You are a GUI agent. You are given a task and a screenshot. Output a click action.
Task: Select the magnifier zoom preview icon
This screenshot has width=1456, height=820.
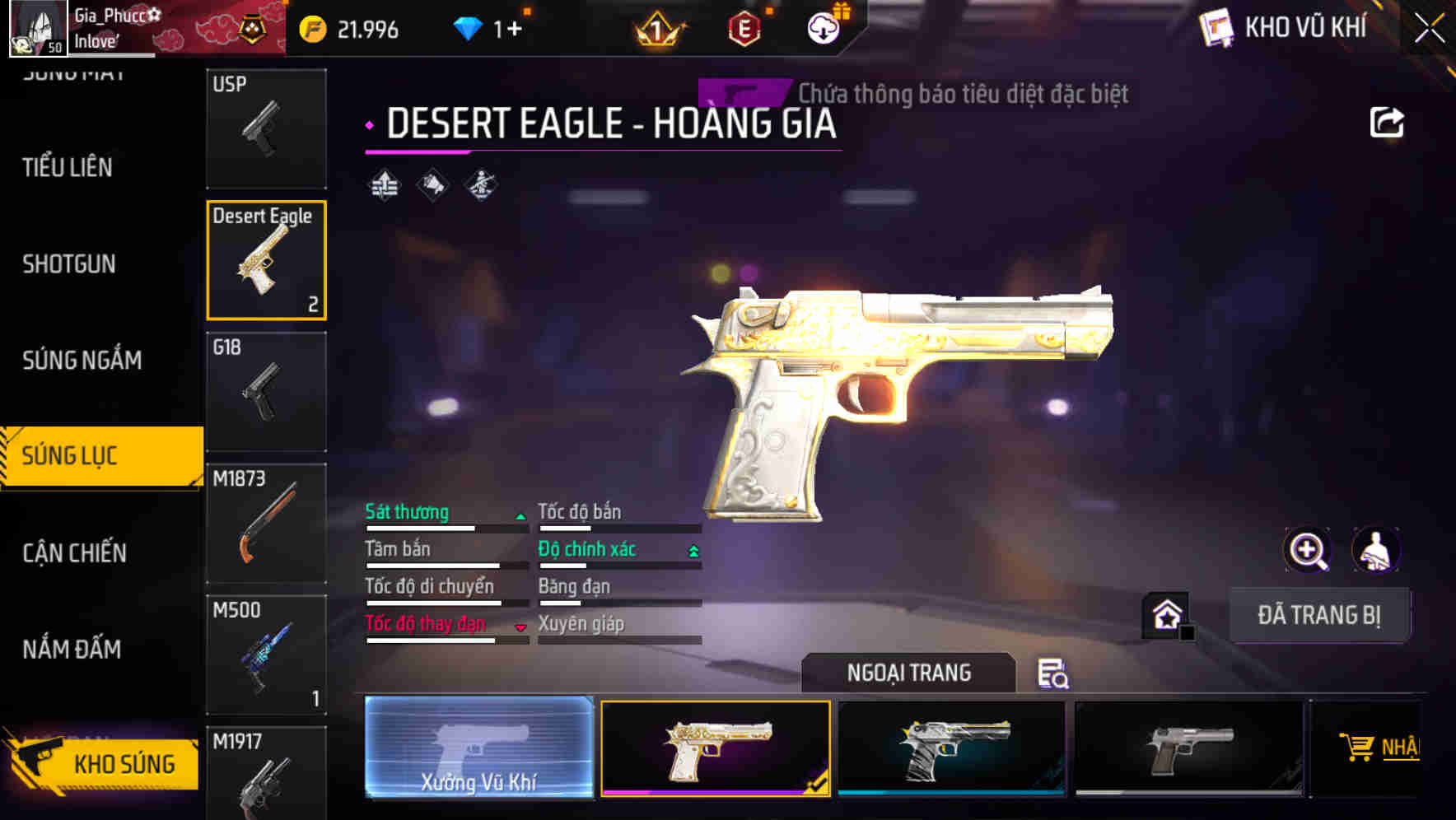[1309, 550]
